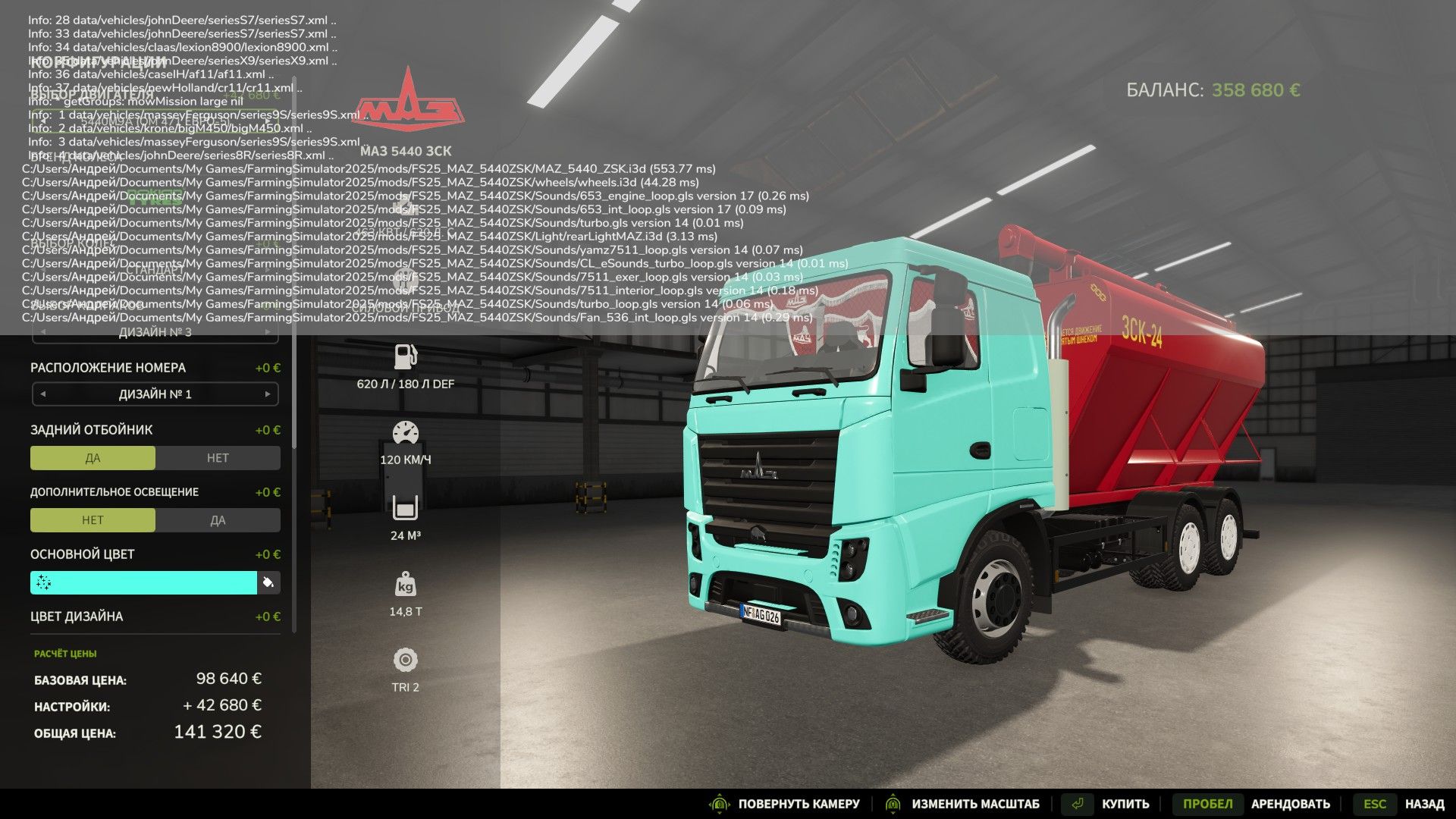Click the turquoise ОСНОВНОЙ ЦВЕТ color bar

[144, 582]
